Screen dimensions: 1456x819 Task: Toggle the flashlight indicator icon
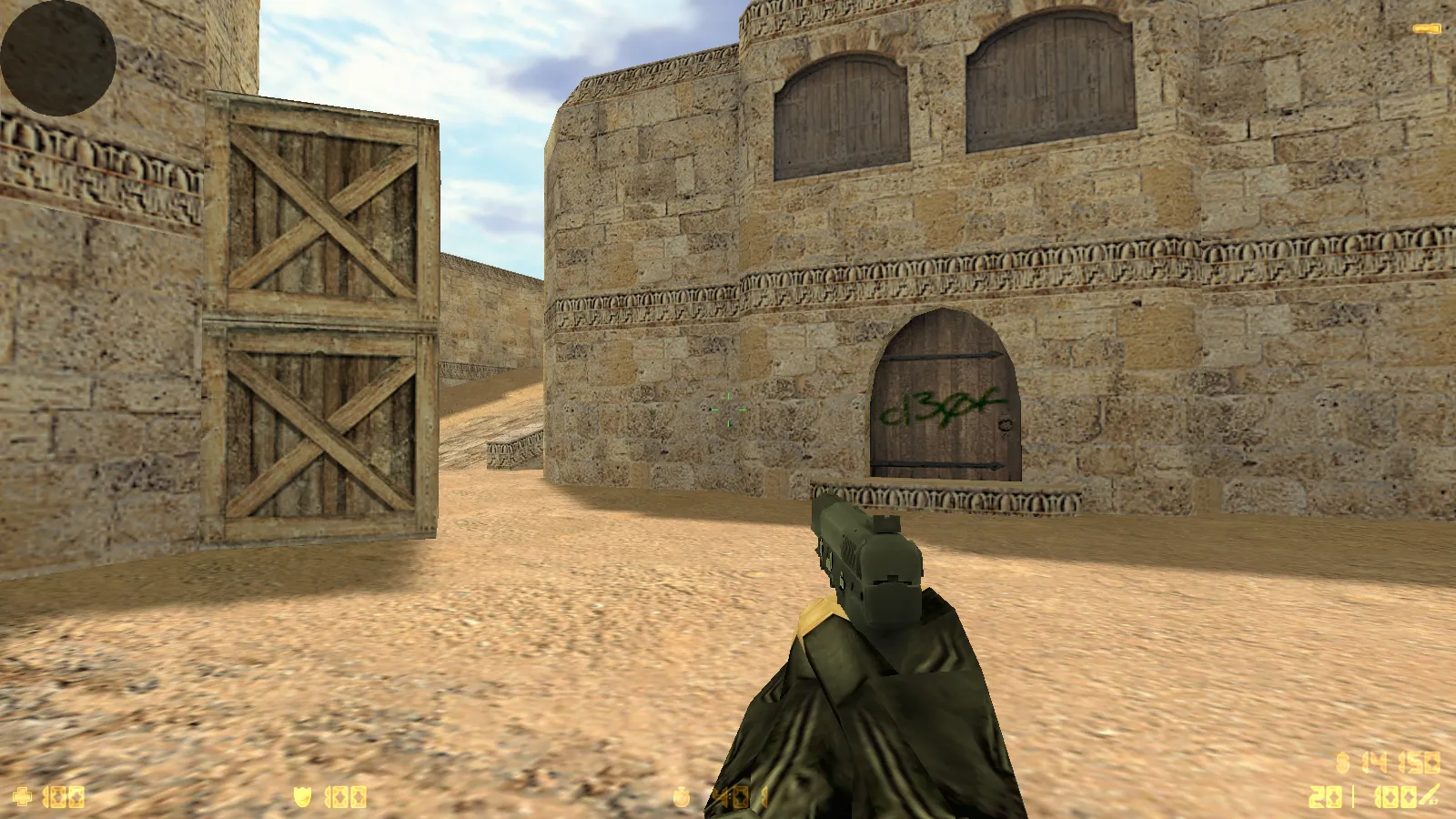coord(1427,29)
